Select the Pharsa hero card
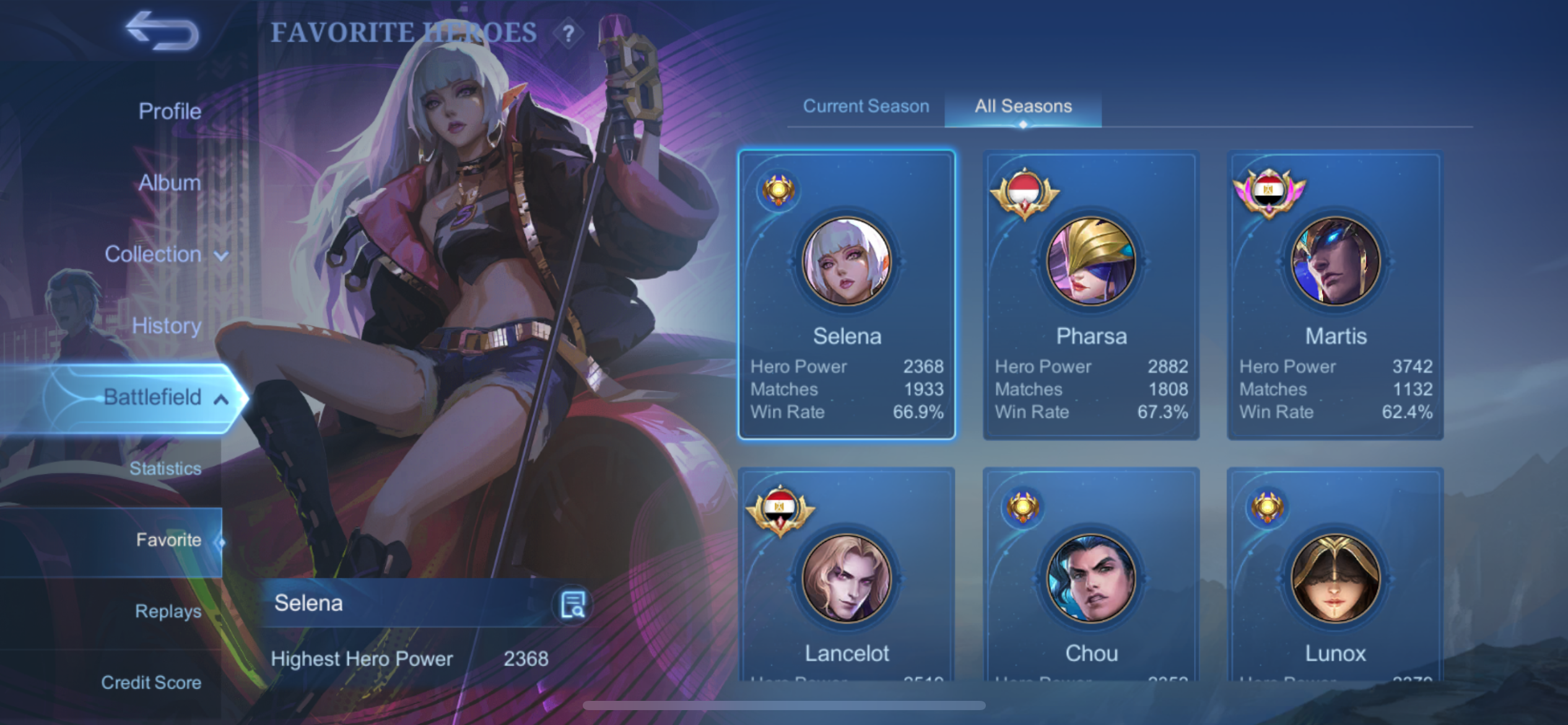Viewport: 1568px width, 725px height. coord(1091,295)
